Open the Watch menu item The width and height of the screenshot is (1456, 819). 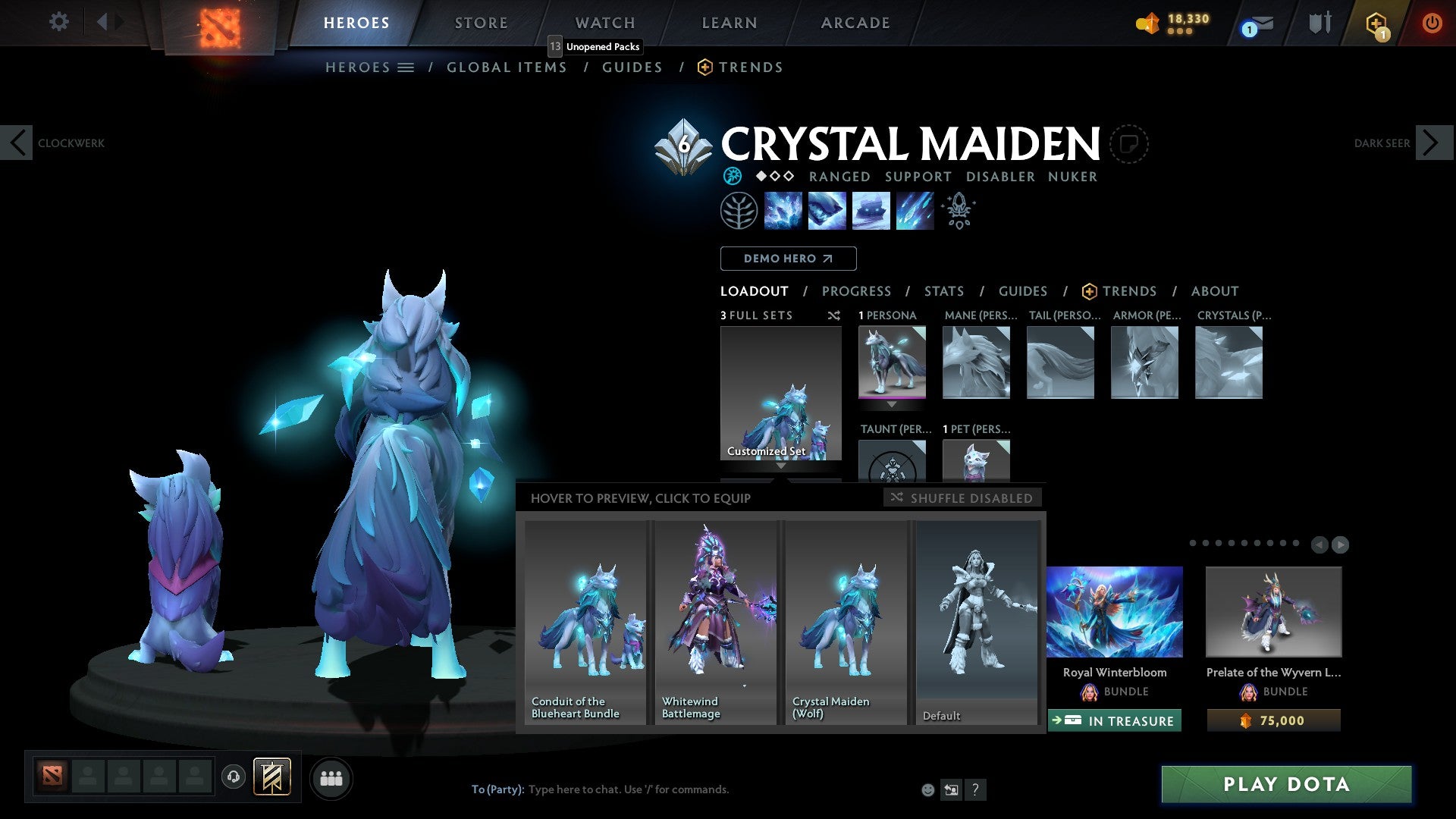604,23
